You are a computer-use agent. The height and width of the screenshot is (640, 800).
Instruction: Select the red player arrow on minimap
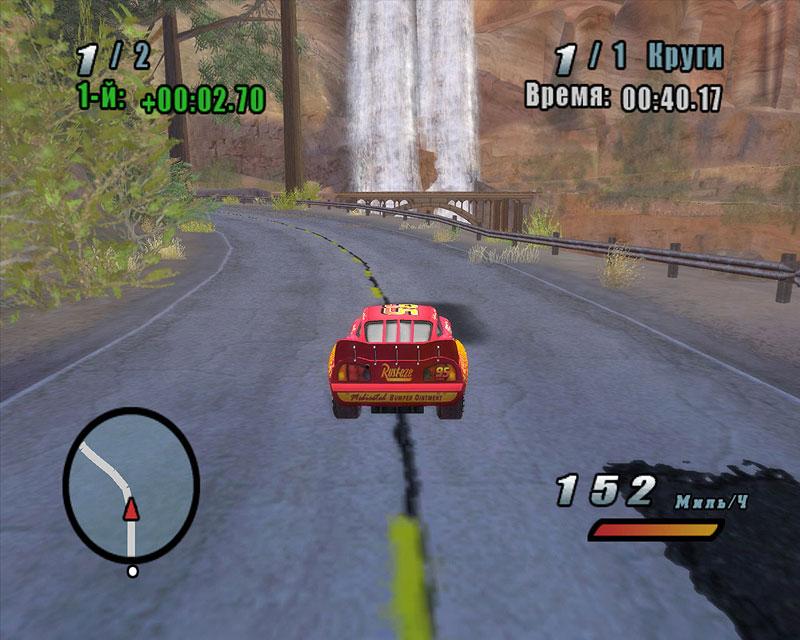(x=130, y=511)
